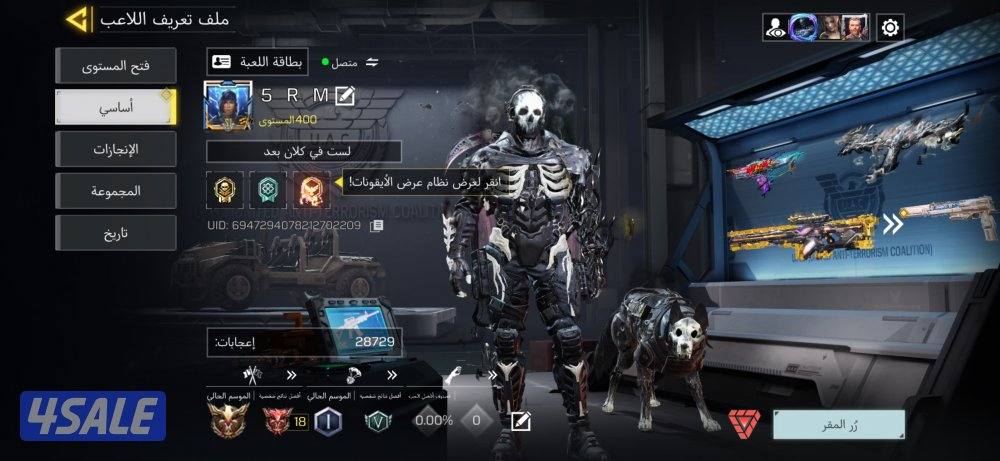Toggle the online status switch arrows
The image size is (1000, 461).
click(372, 62)
